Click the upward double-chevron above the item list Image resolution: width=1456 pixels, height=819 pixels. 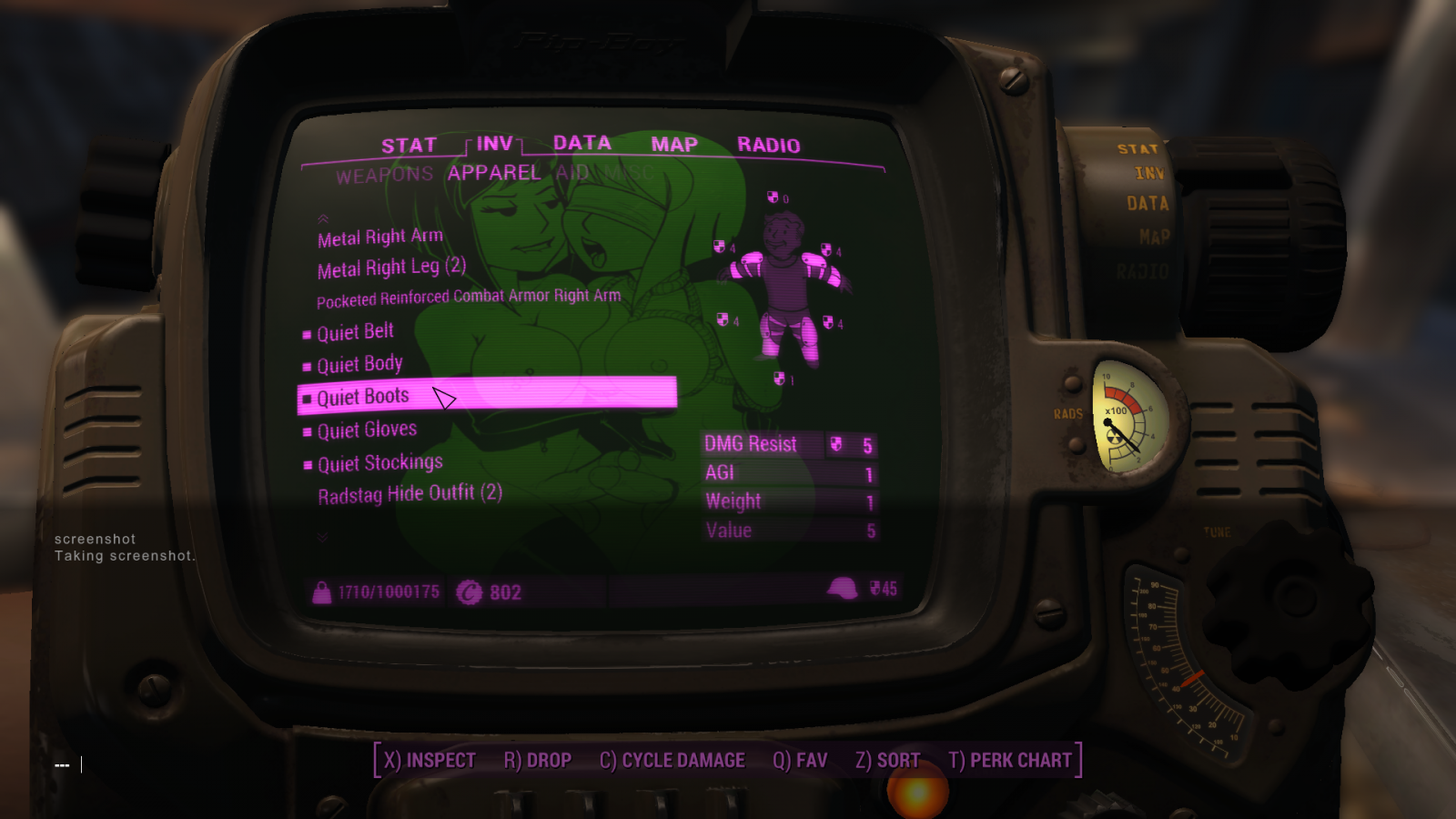(323, 218)
